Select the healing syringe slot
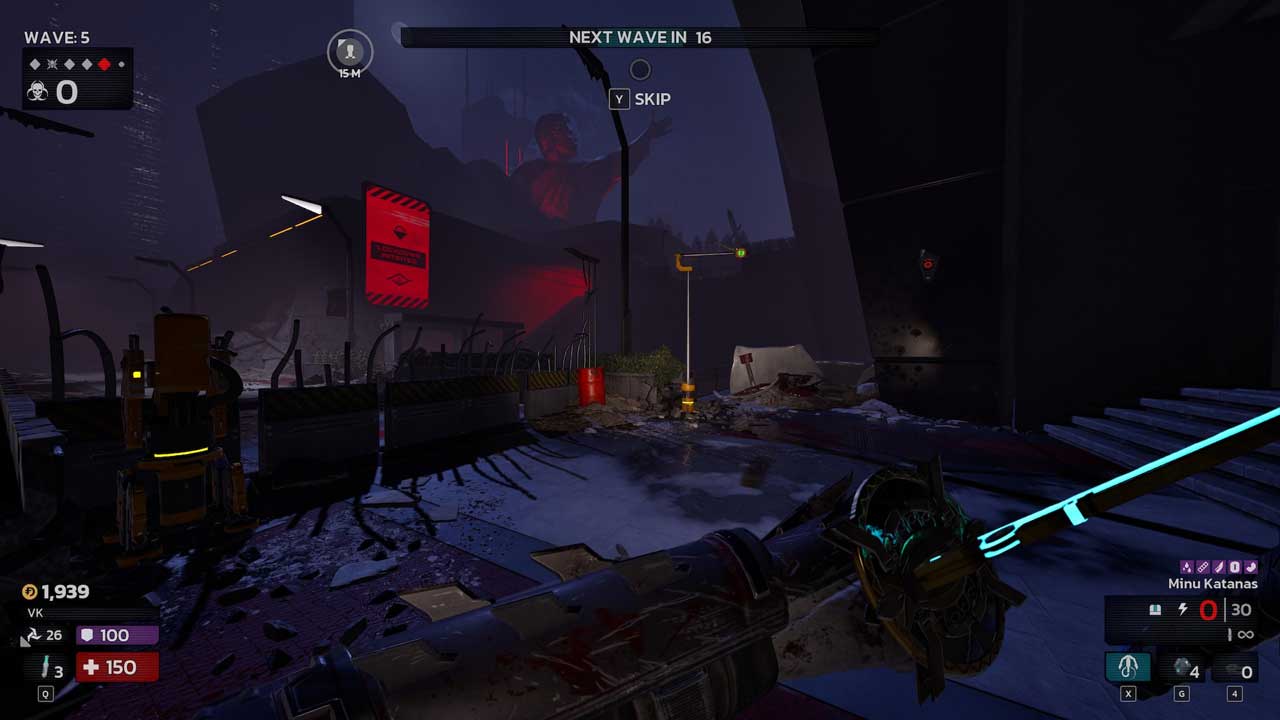This screenshot has width=1280, height=720. tap(45, 668)
